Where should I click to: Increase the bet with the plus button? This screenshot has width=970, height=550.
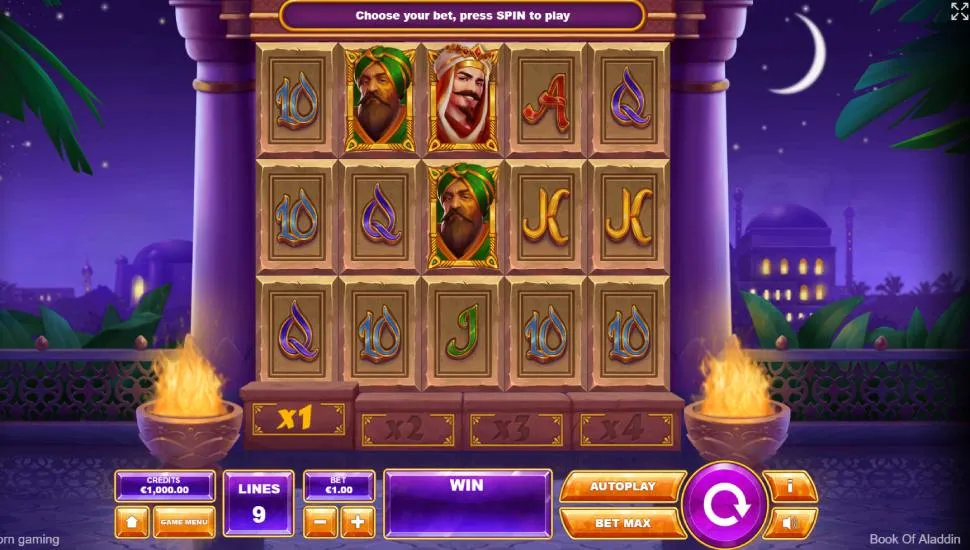tap(357, 521)
